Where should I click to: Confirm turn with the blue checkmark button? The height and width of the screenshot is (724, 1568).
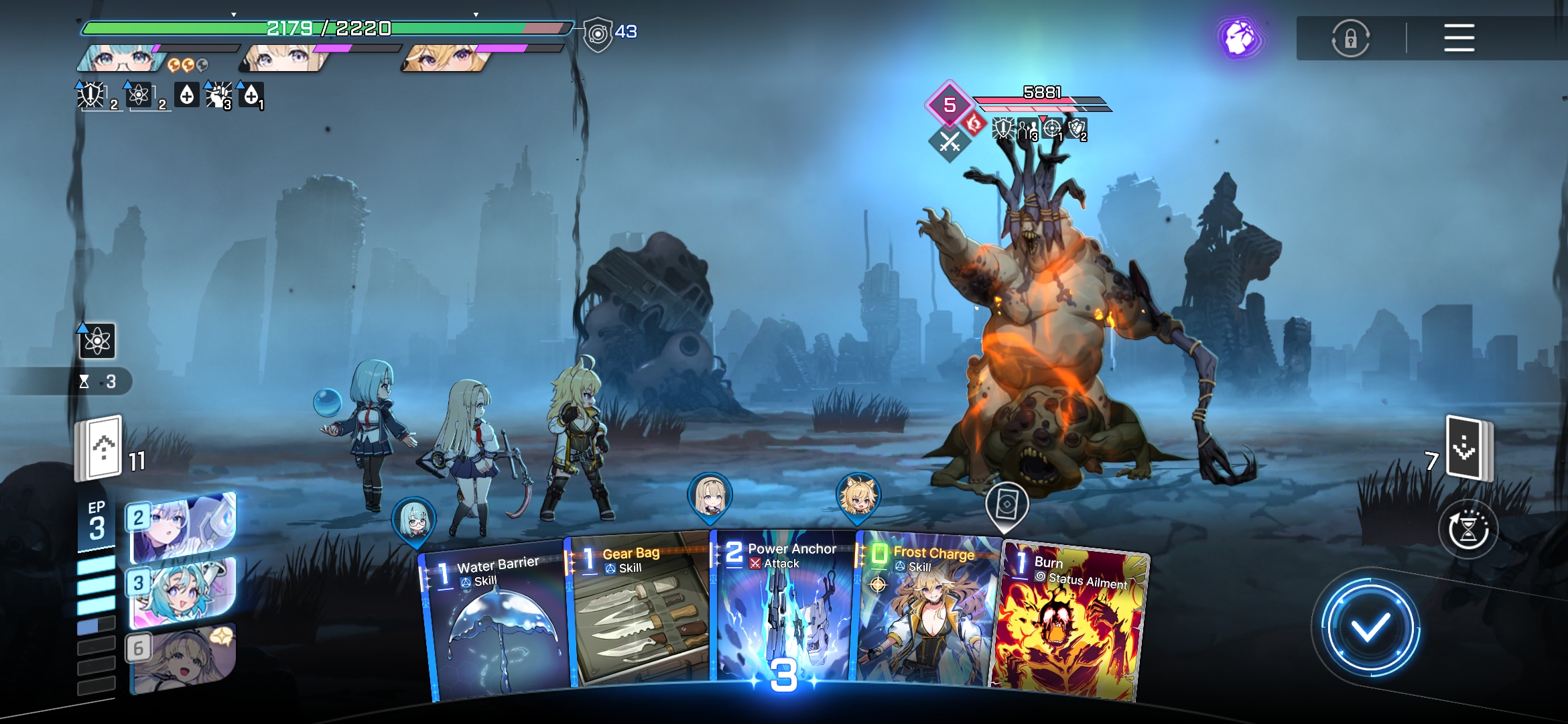click(1370, 627)
